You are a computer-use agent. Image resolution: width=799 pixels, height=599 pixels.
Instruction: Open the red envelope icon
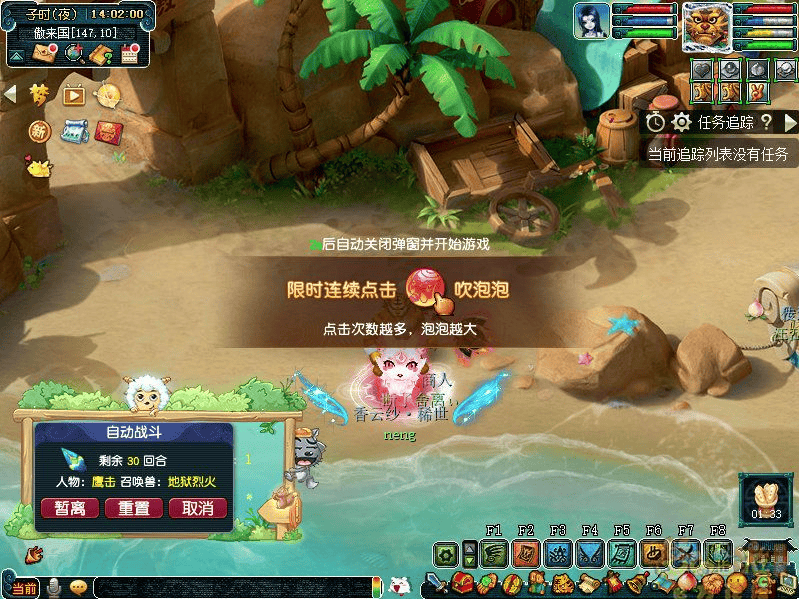108,131
